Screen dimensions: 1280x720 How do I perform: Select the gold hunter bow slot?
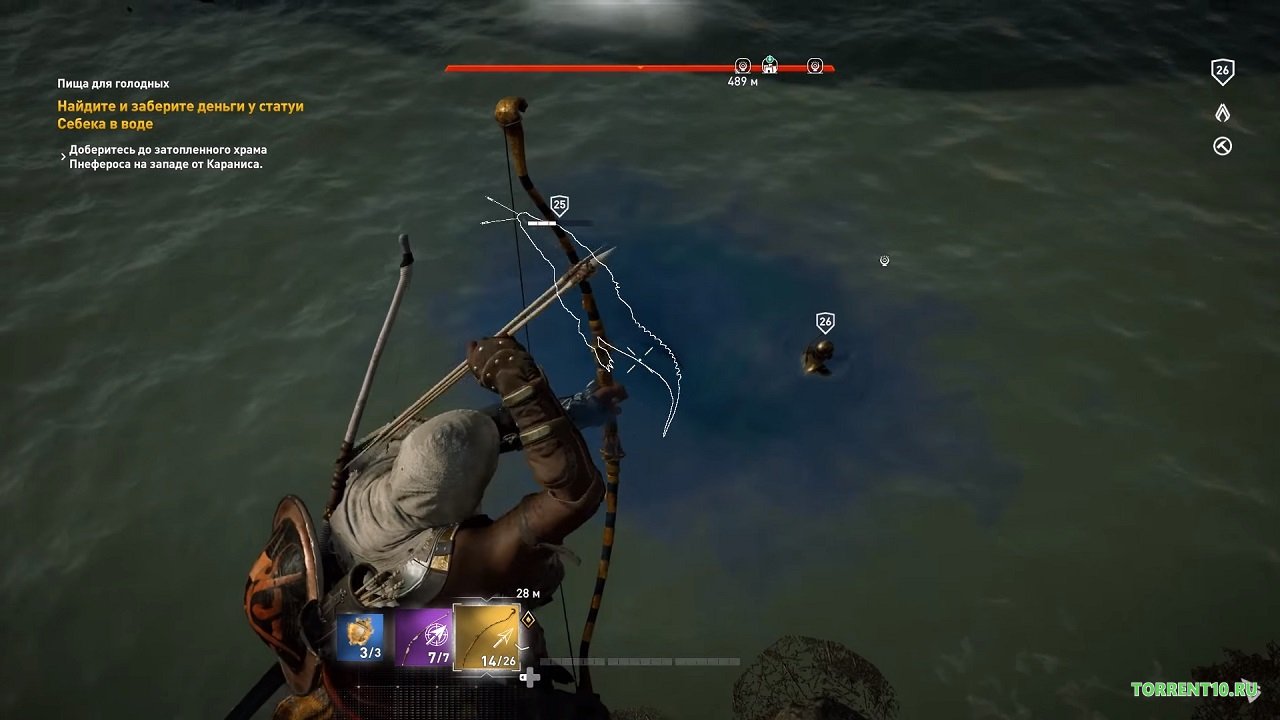click(x=487, y=636)
